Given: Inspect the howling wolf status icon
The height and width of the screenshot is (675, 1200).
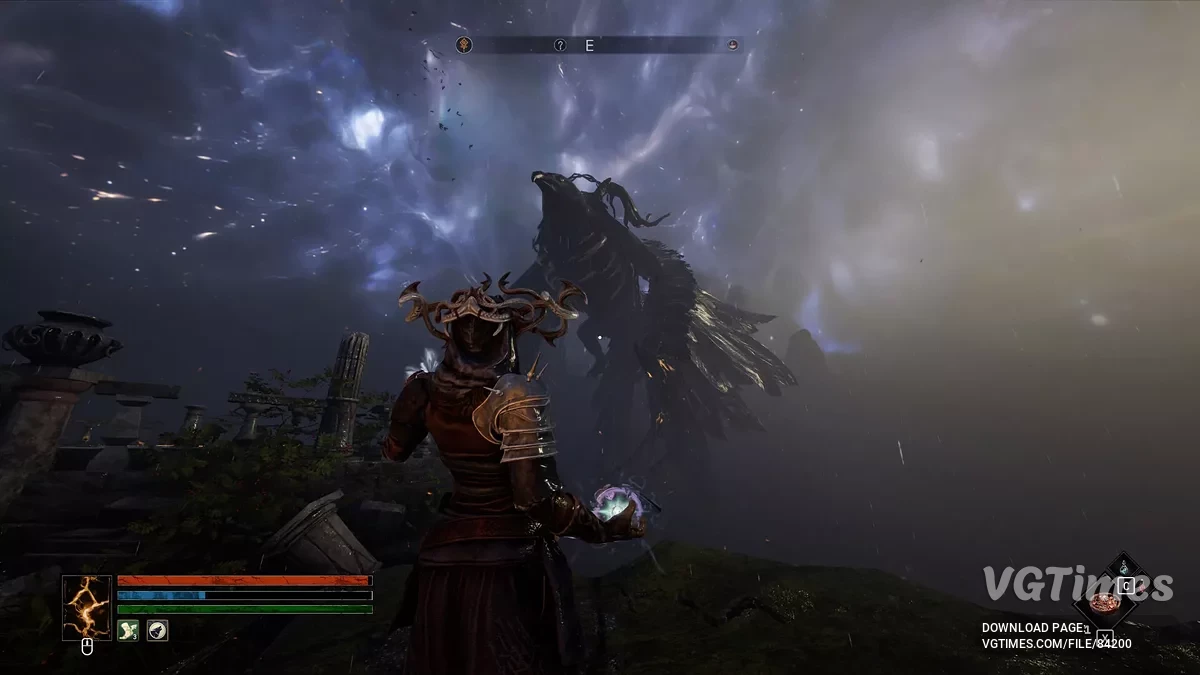Looking at the screenshot, I should pos(157,630).
